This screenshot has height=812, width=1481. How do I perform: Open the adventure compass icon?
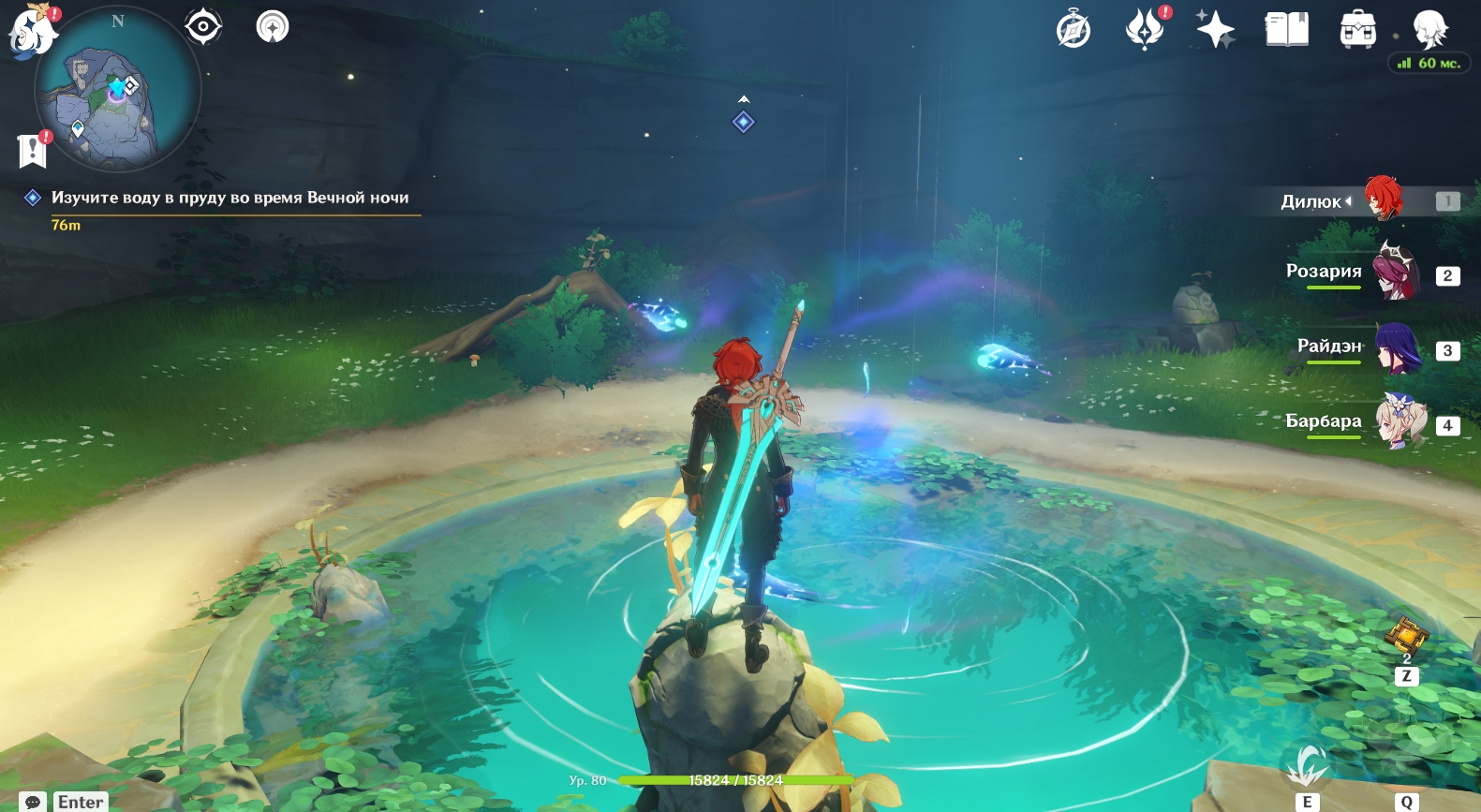(x=1074, y=30)
